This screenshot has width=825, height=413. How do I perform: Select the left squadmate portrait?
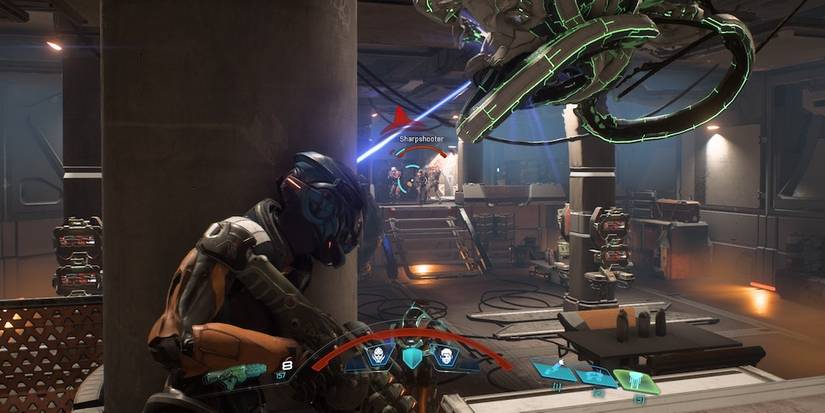click(379, 356)
